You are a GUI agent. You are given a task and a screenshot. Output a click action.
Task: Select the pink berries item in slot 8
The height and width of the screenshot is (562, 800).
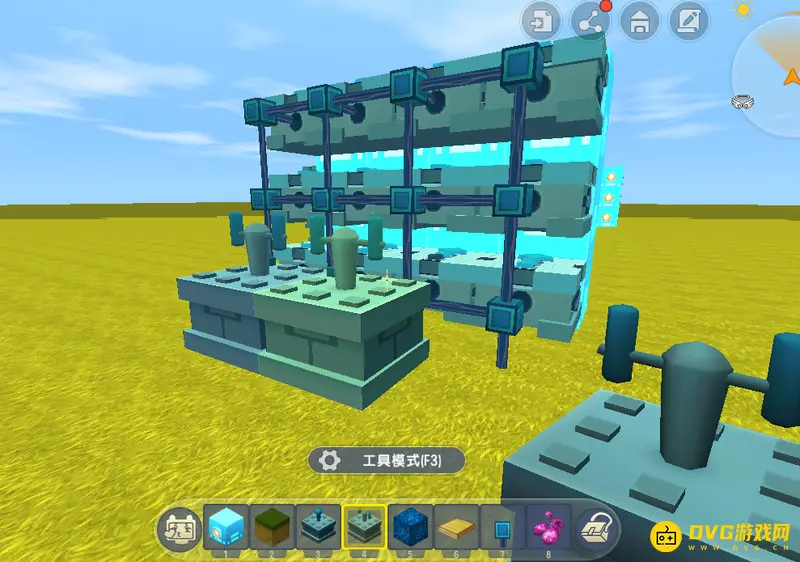tap(548, 526)
